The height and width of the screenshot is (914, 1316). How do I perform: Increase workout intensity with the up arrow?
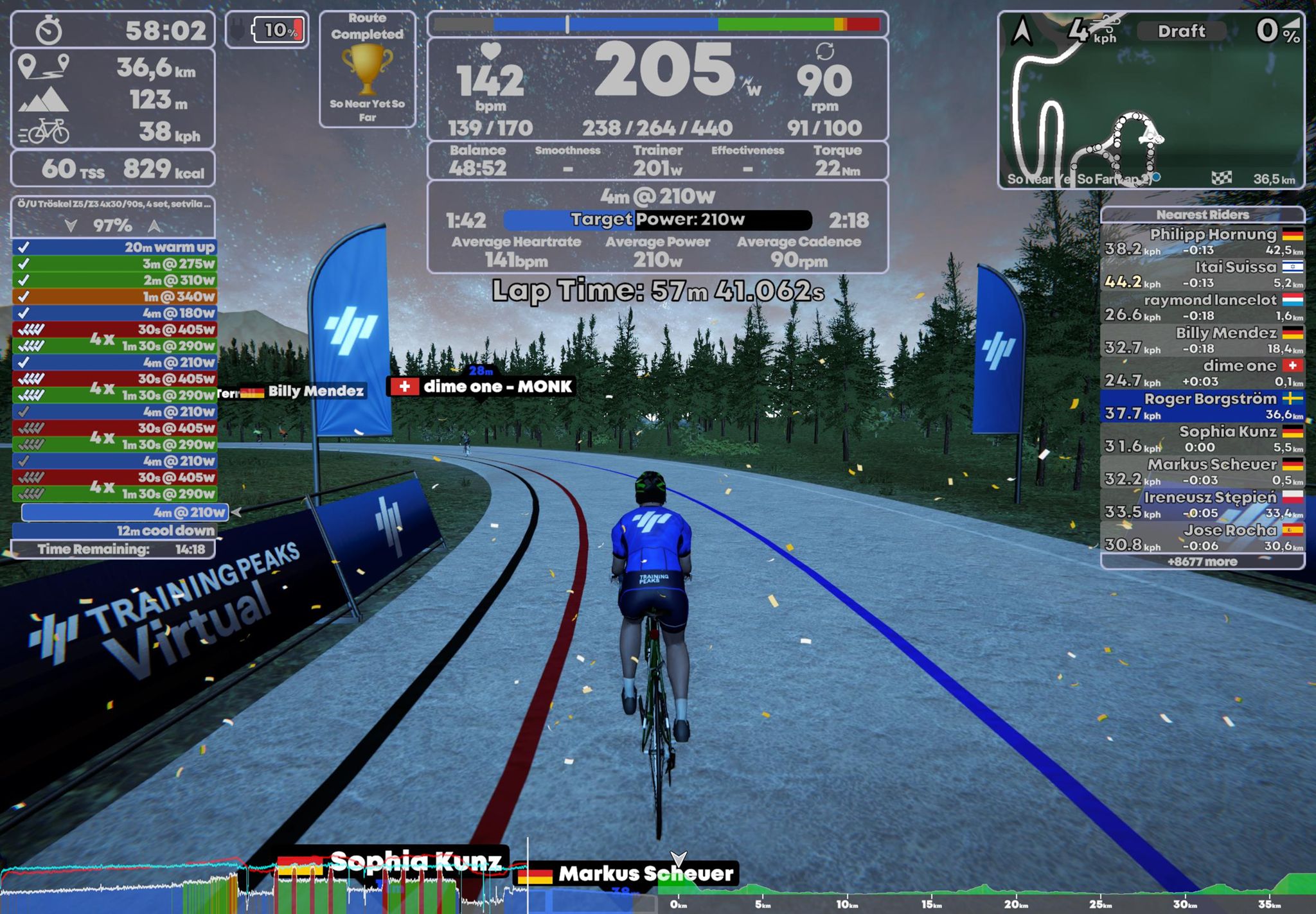153,225
